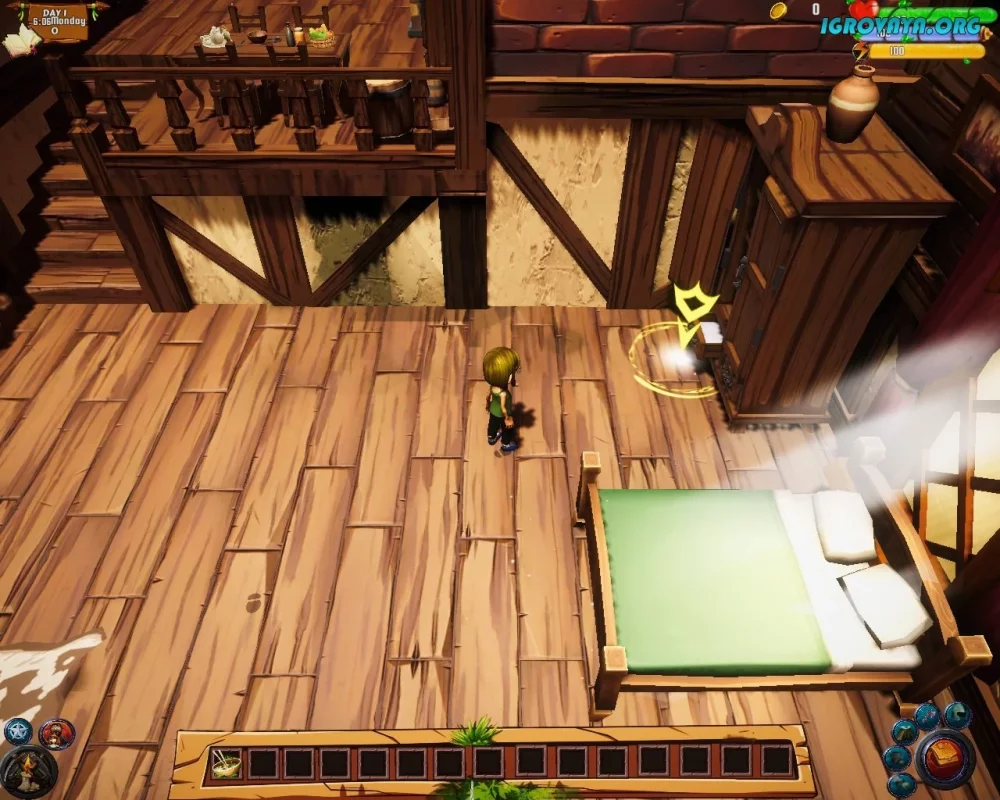Select the bowl item in the hotbar

[x=225, y=763]
